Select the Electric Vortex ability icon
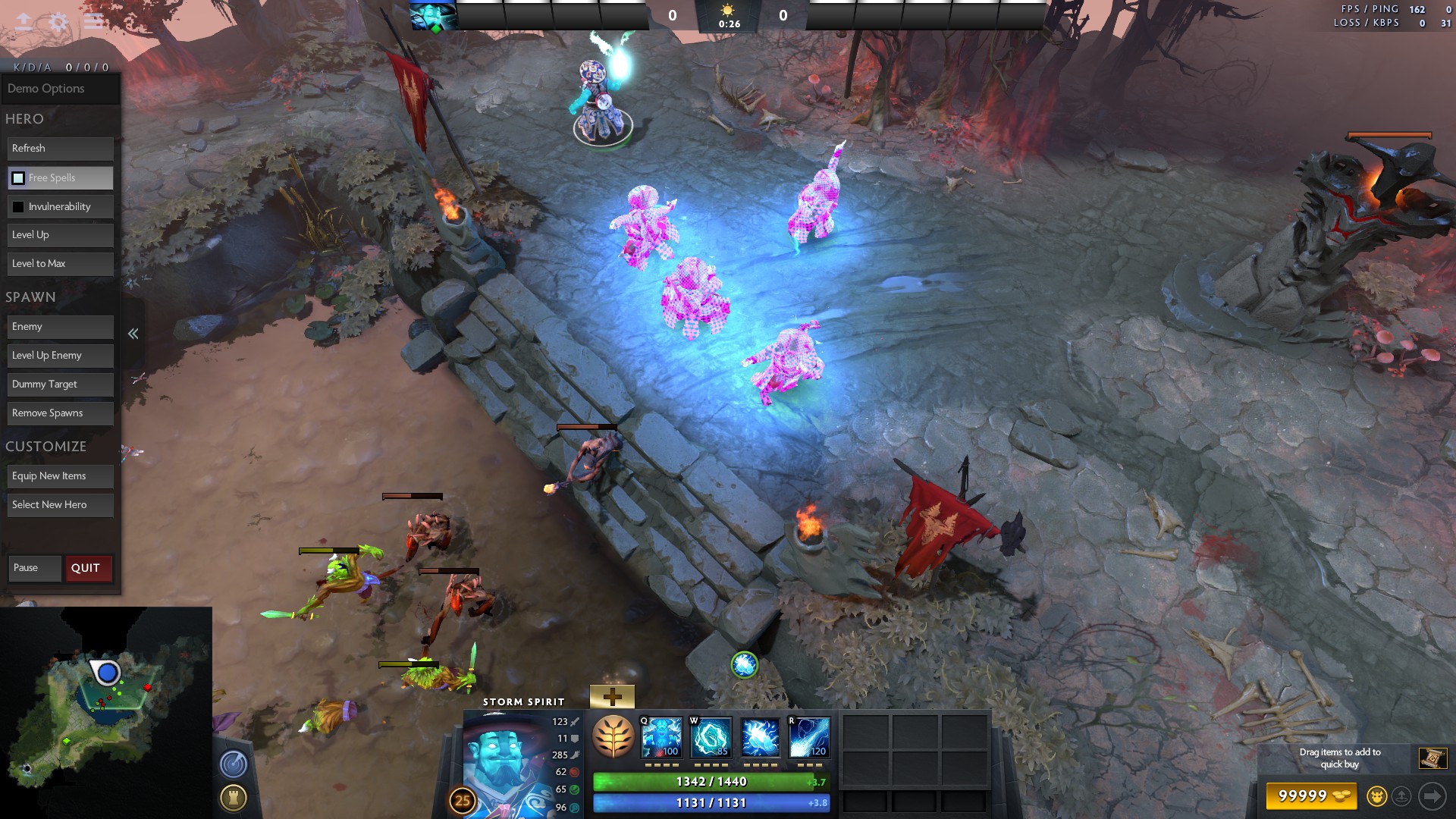The width and height of the screenshot is (1456, 819). pos(711,736)
